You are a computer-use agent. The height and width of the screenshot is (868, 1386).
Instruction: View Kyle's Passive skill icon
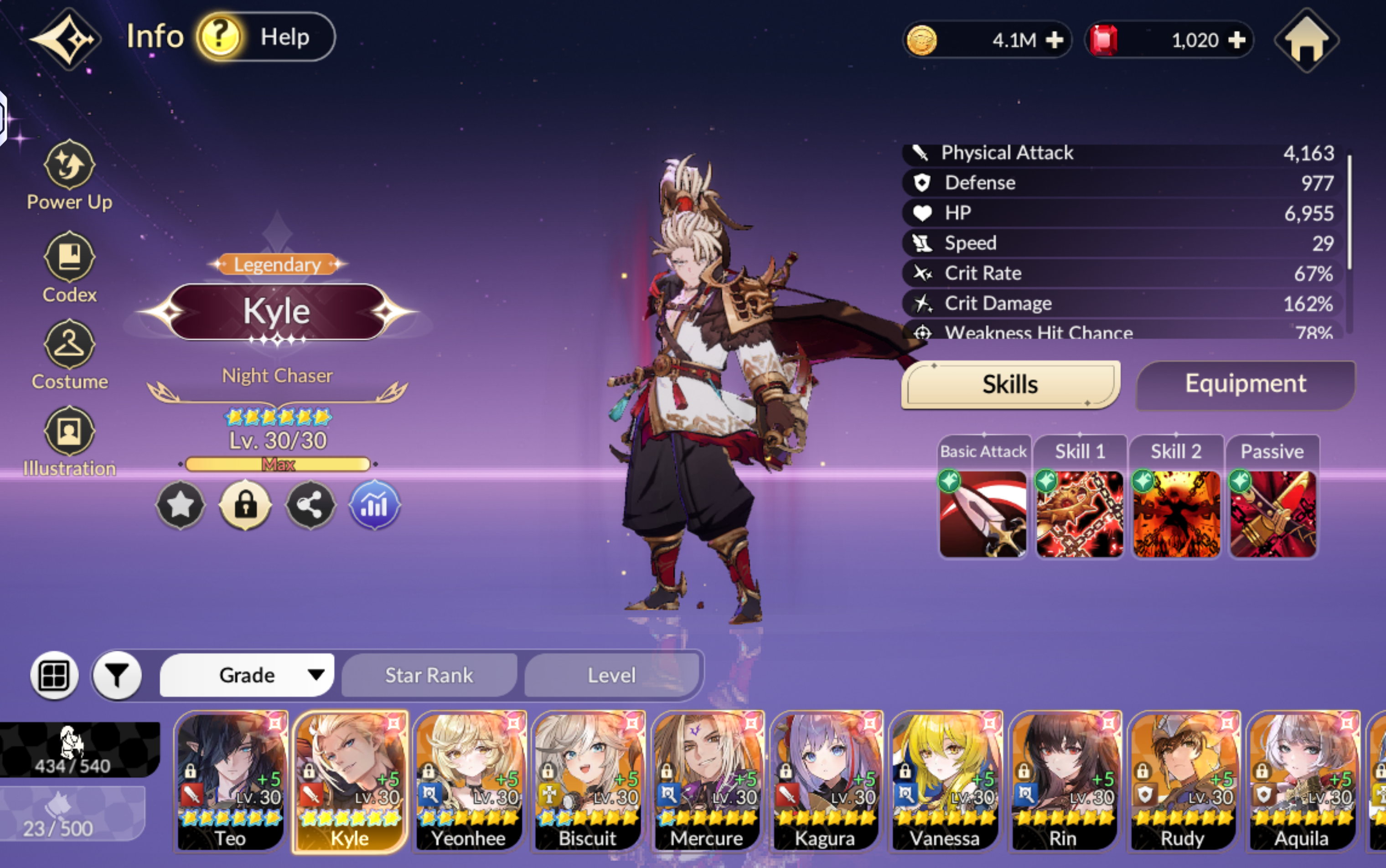coord(1273,513)
